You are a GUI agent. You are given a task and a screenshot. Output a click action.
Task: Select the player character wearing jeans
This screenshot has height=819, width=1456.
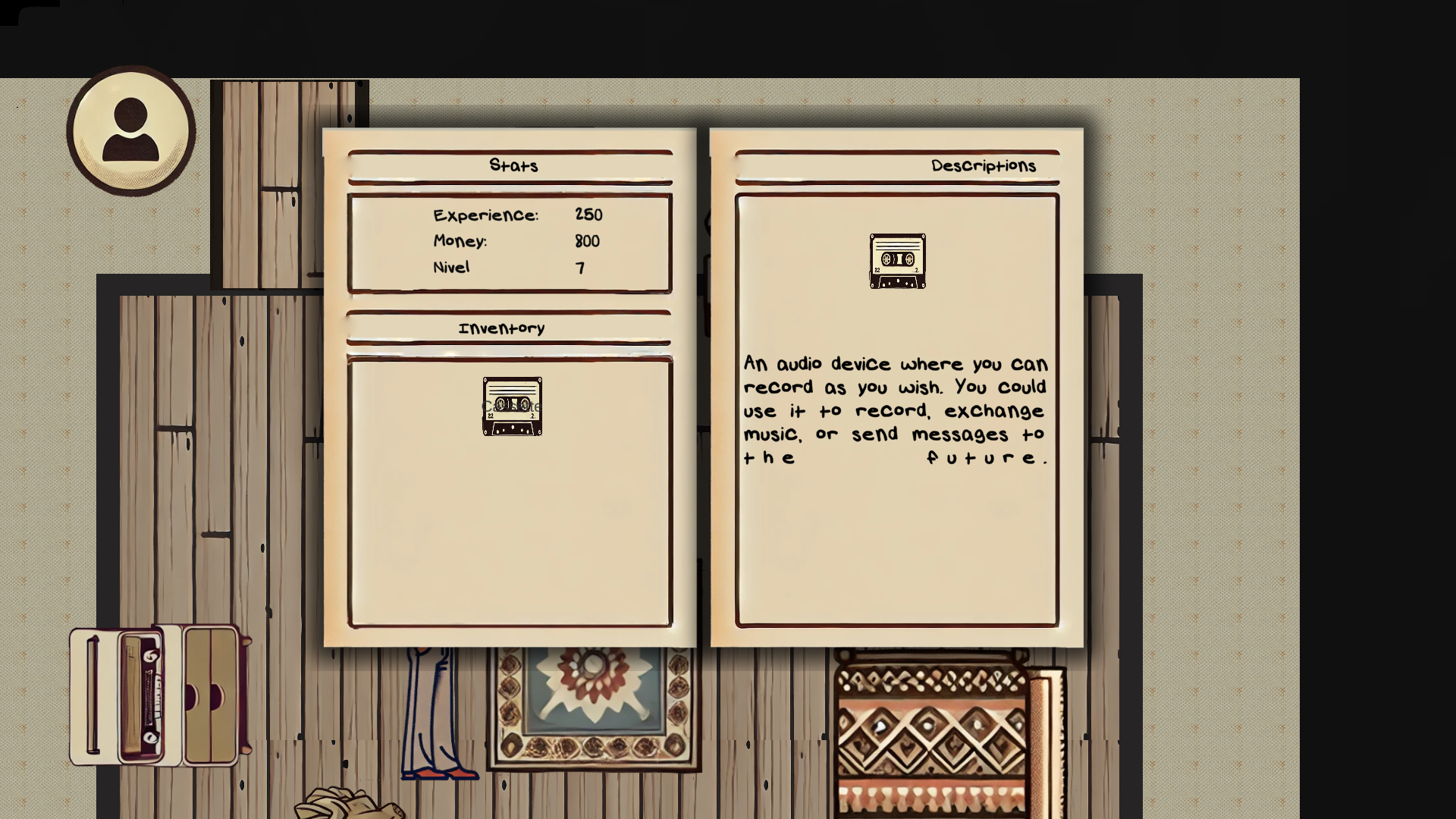pyautogui.click(x=435, y=713)
